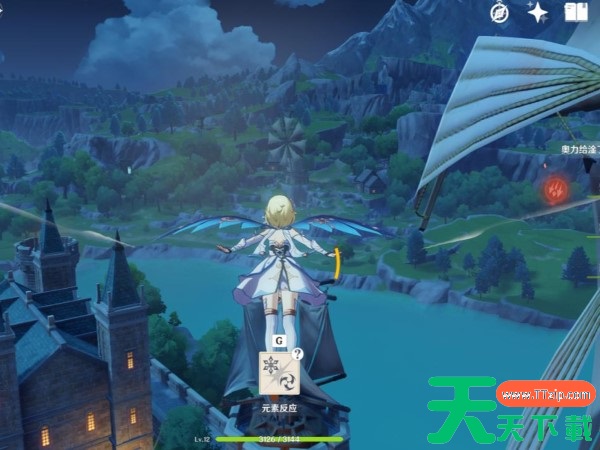600x450 pixels.
Task: Open the four-pointed star Wish menu
Action: point(538,12)
